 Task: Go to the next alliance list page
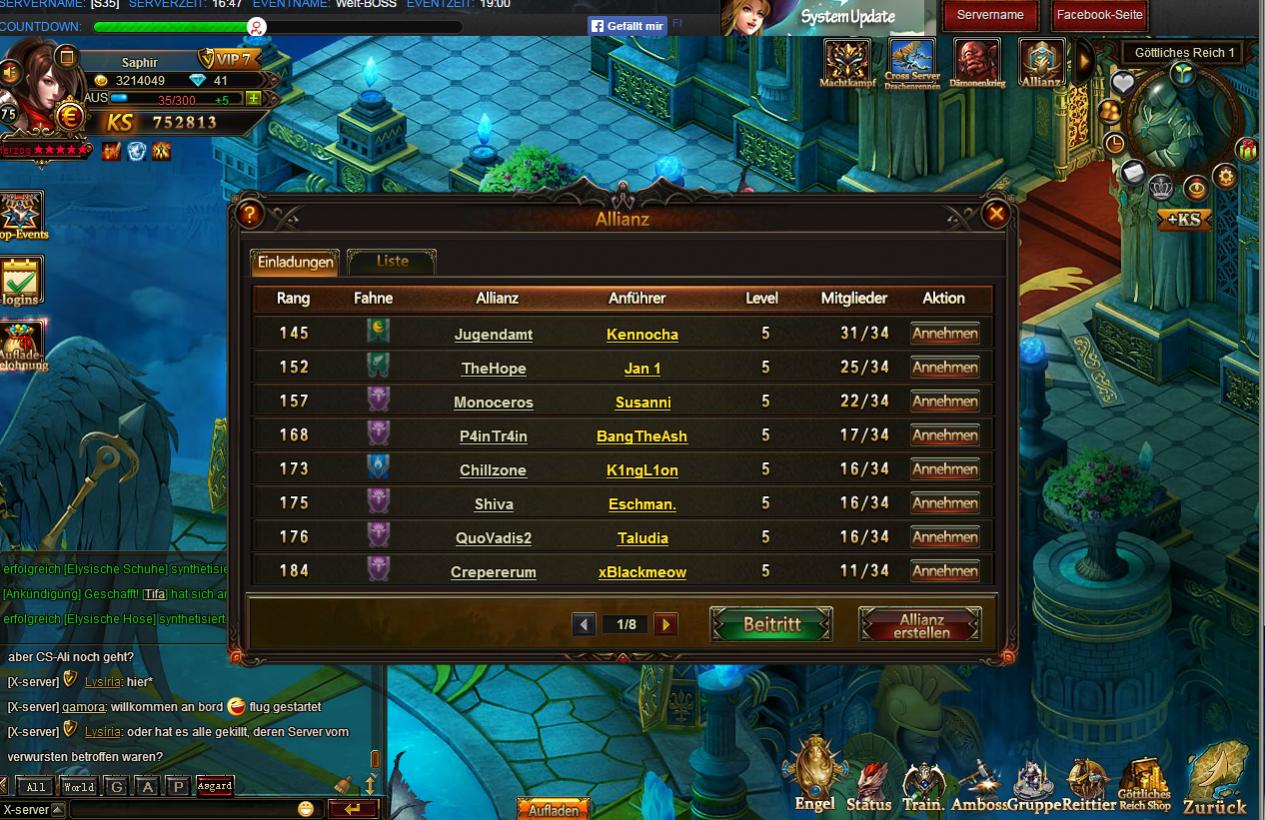666,625
